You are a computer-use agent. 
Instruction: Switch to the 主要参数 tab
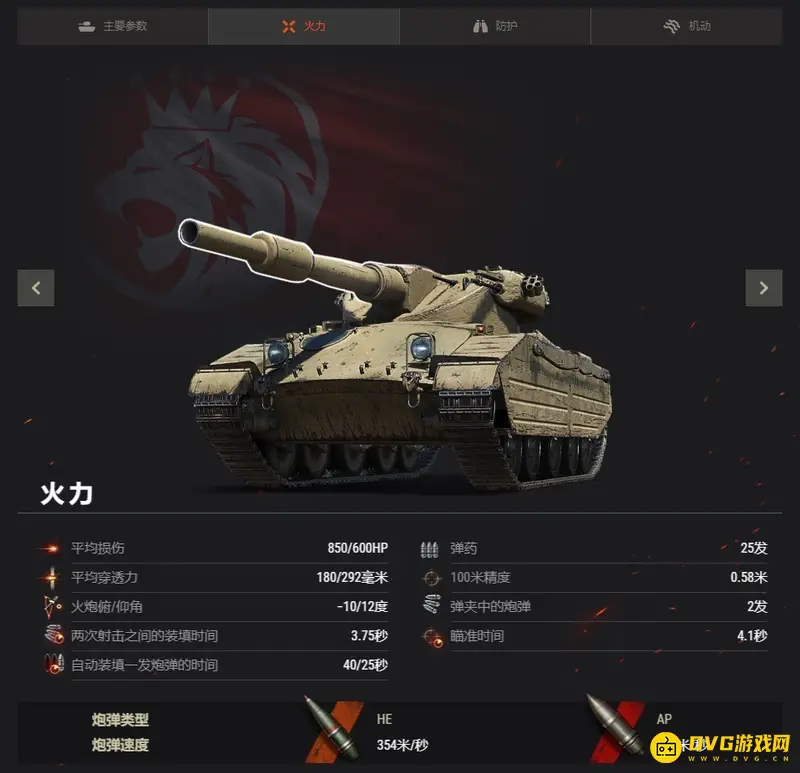point(113,26)
